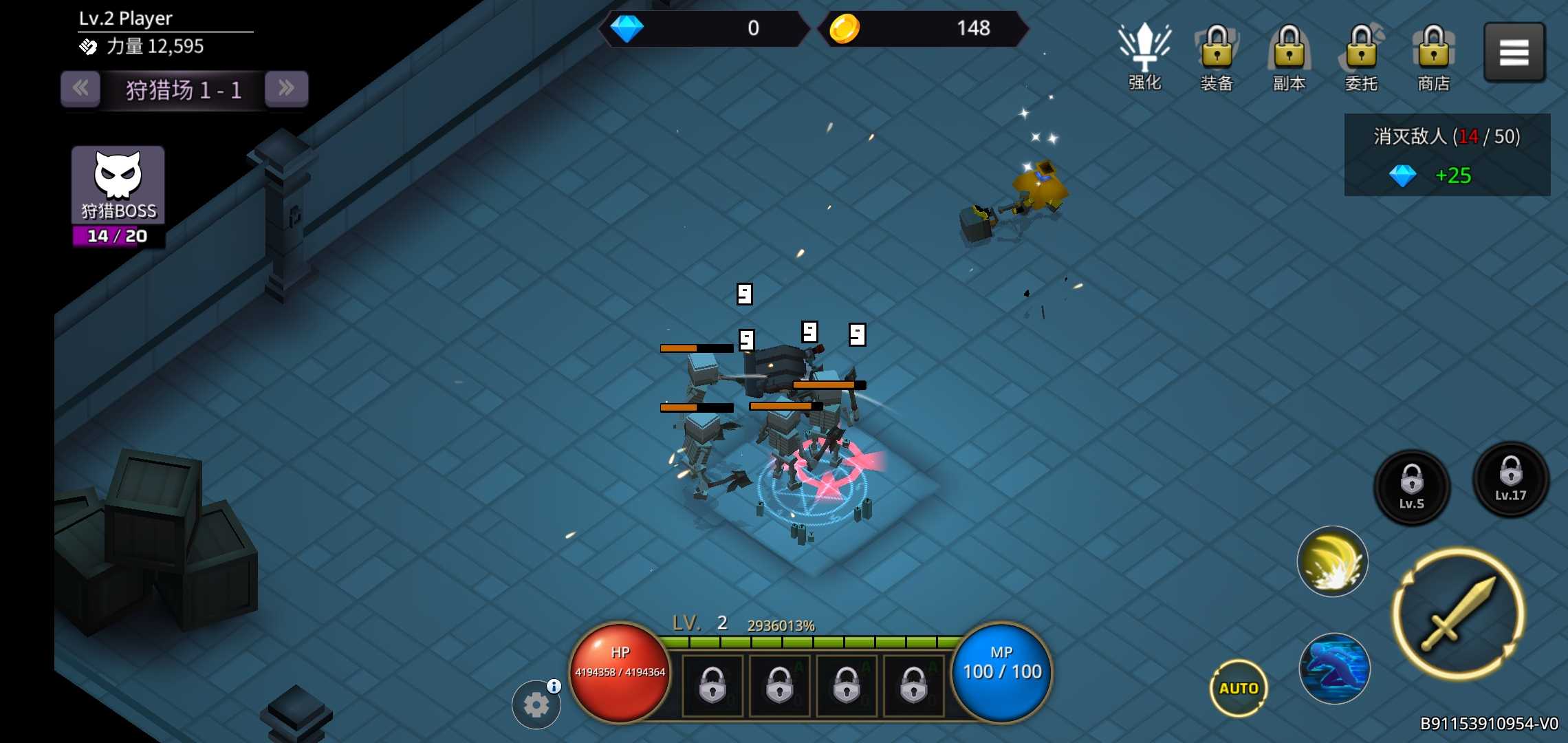Activate the blue dash skill
1568x743 pixels.
pyautogui.click(x=1334, y=669)
